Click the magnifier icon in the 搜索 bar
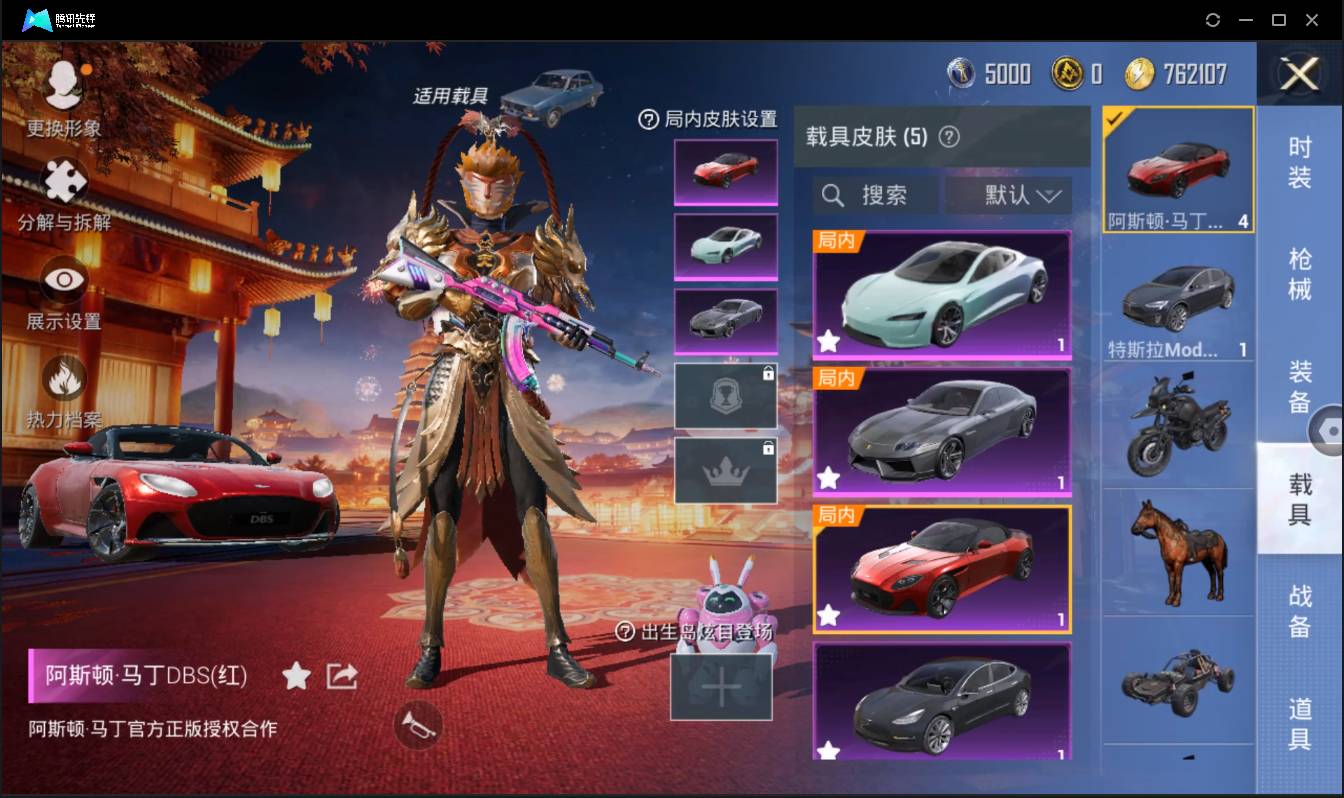Viewport: 1344px width, 798px height. pyautogui.click(x=833, y=196)
